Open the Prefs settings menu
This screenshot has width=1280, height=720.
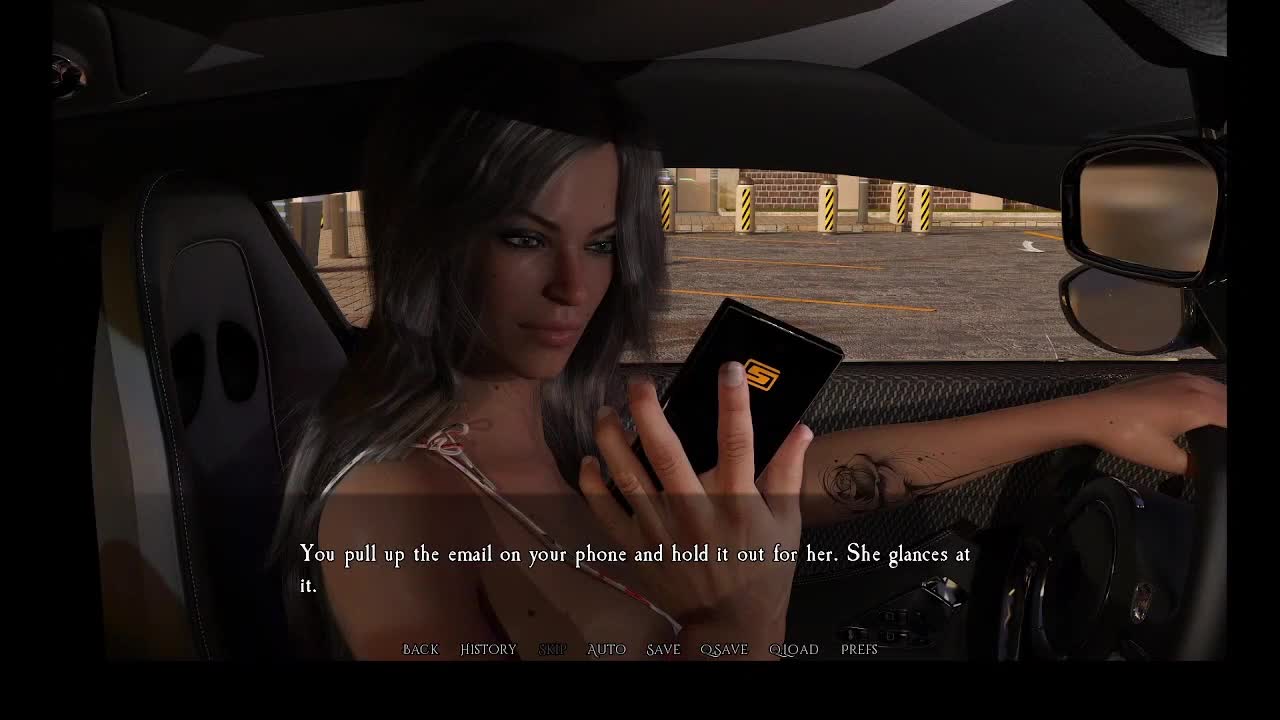(x=859, y=650)
